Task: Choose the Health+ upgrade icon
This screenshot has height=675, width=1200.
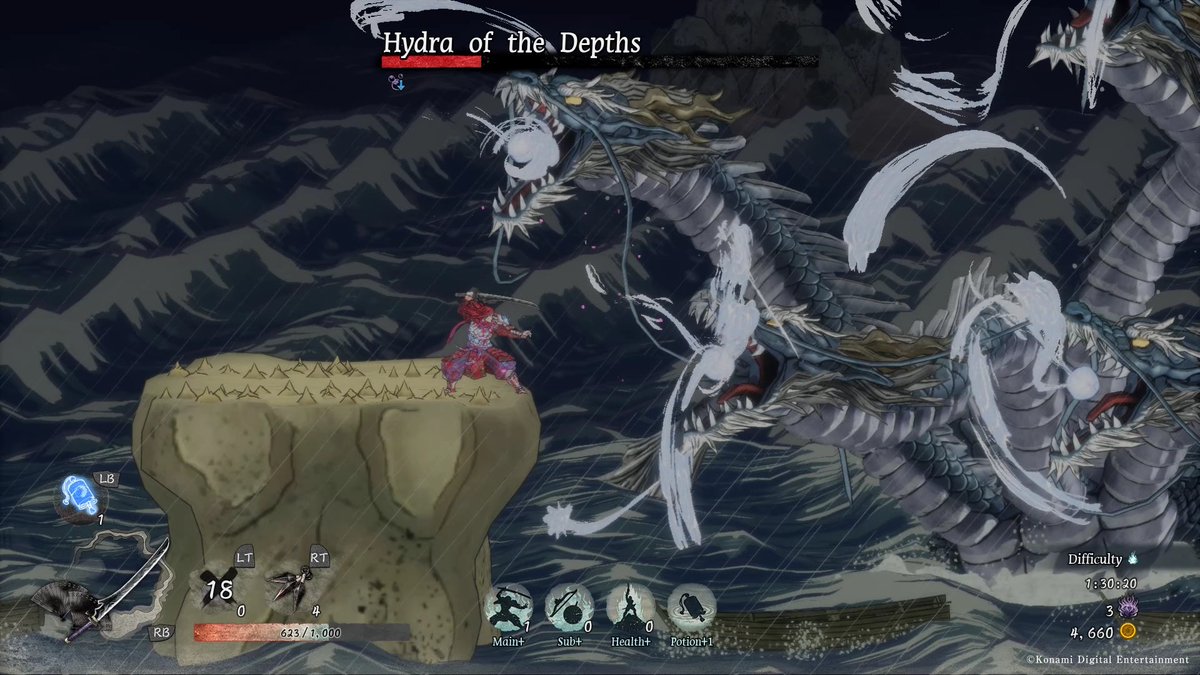Action: (630, 606)
